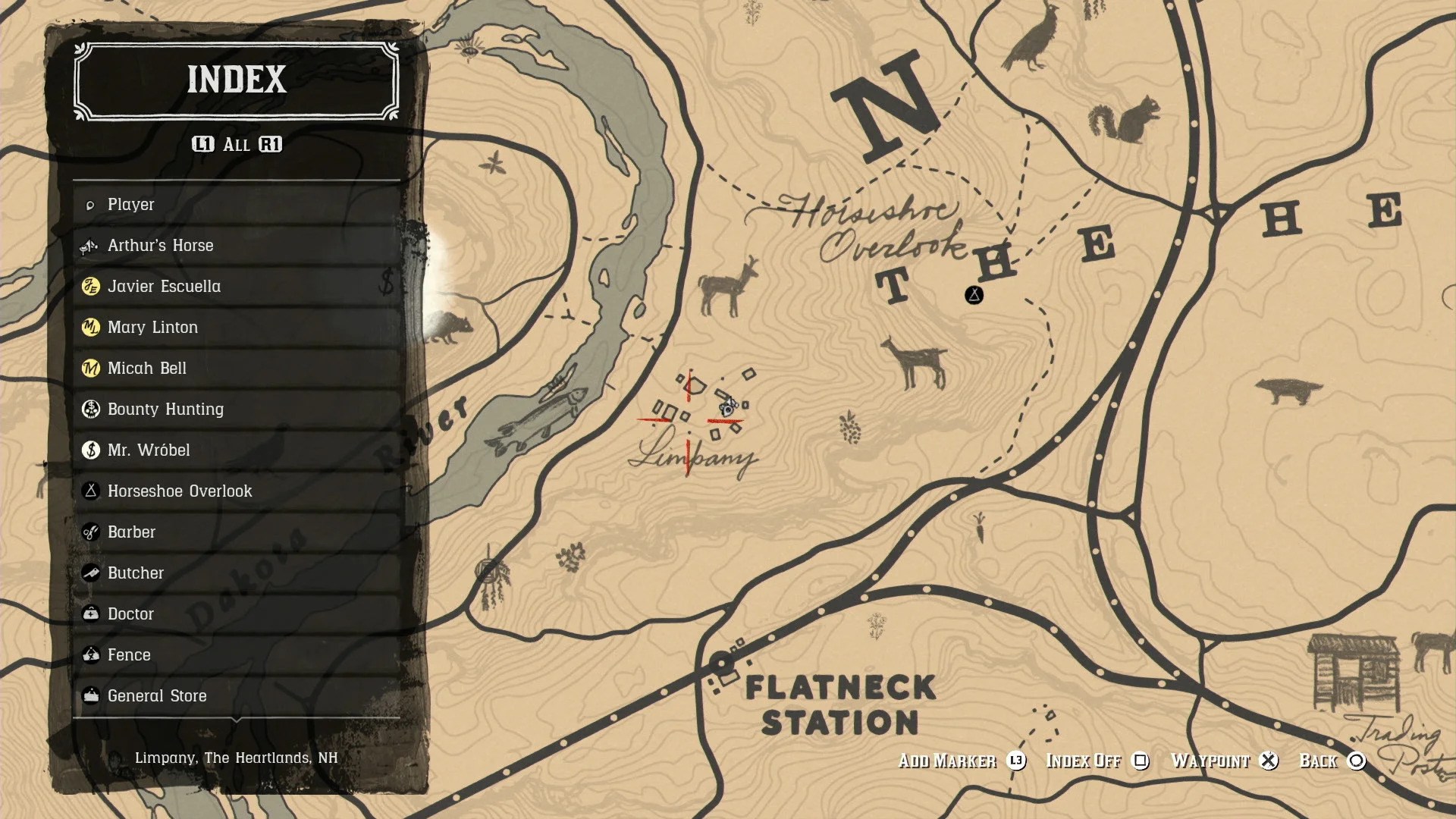Click the Mary Linton marker icon

pos(89,328)
